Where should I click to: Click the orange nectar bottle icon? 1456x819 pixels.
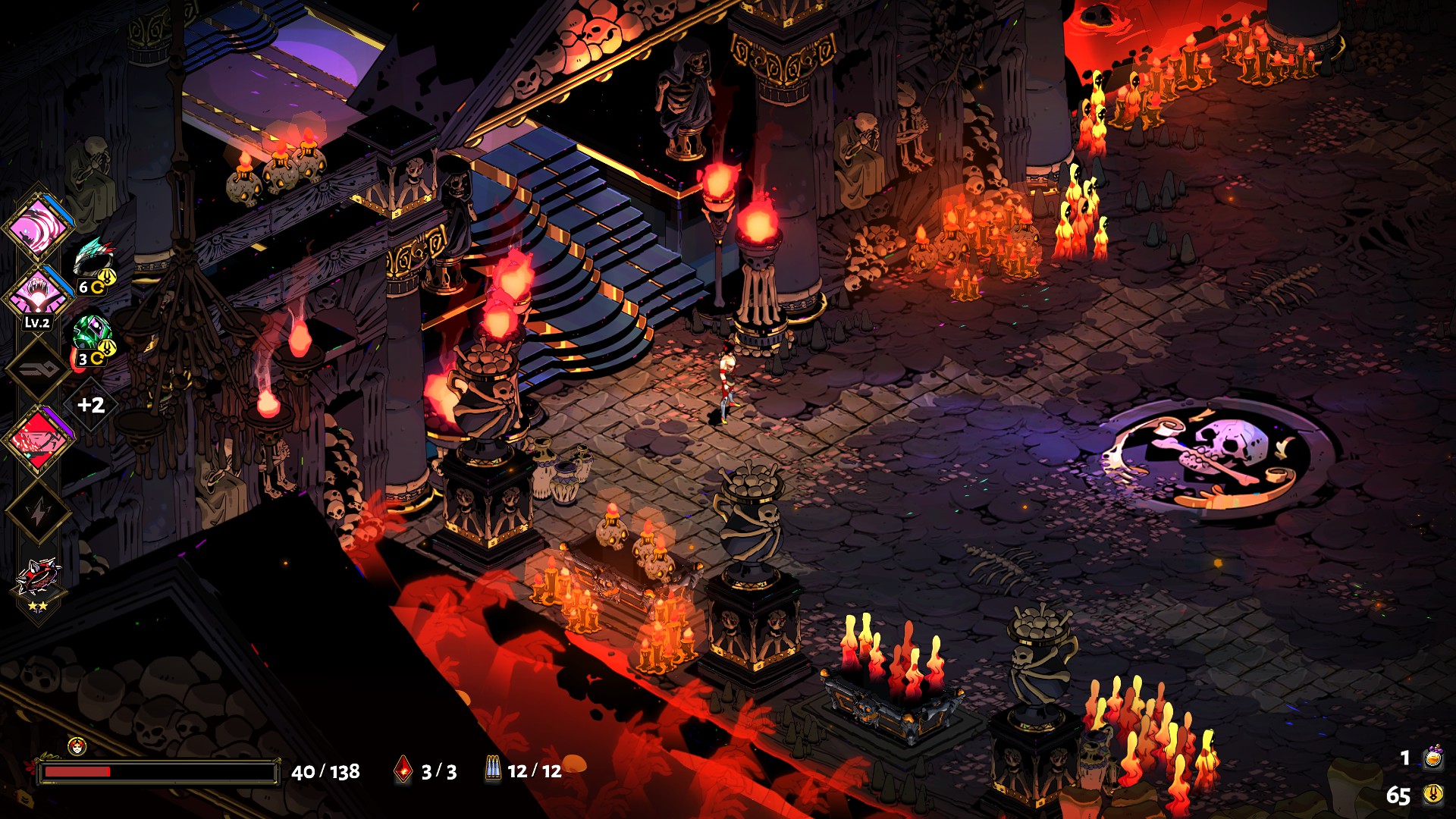pos(1432,758)
